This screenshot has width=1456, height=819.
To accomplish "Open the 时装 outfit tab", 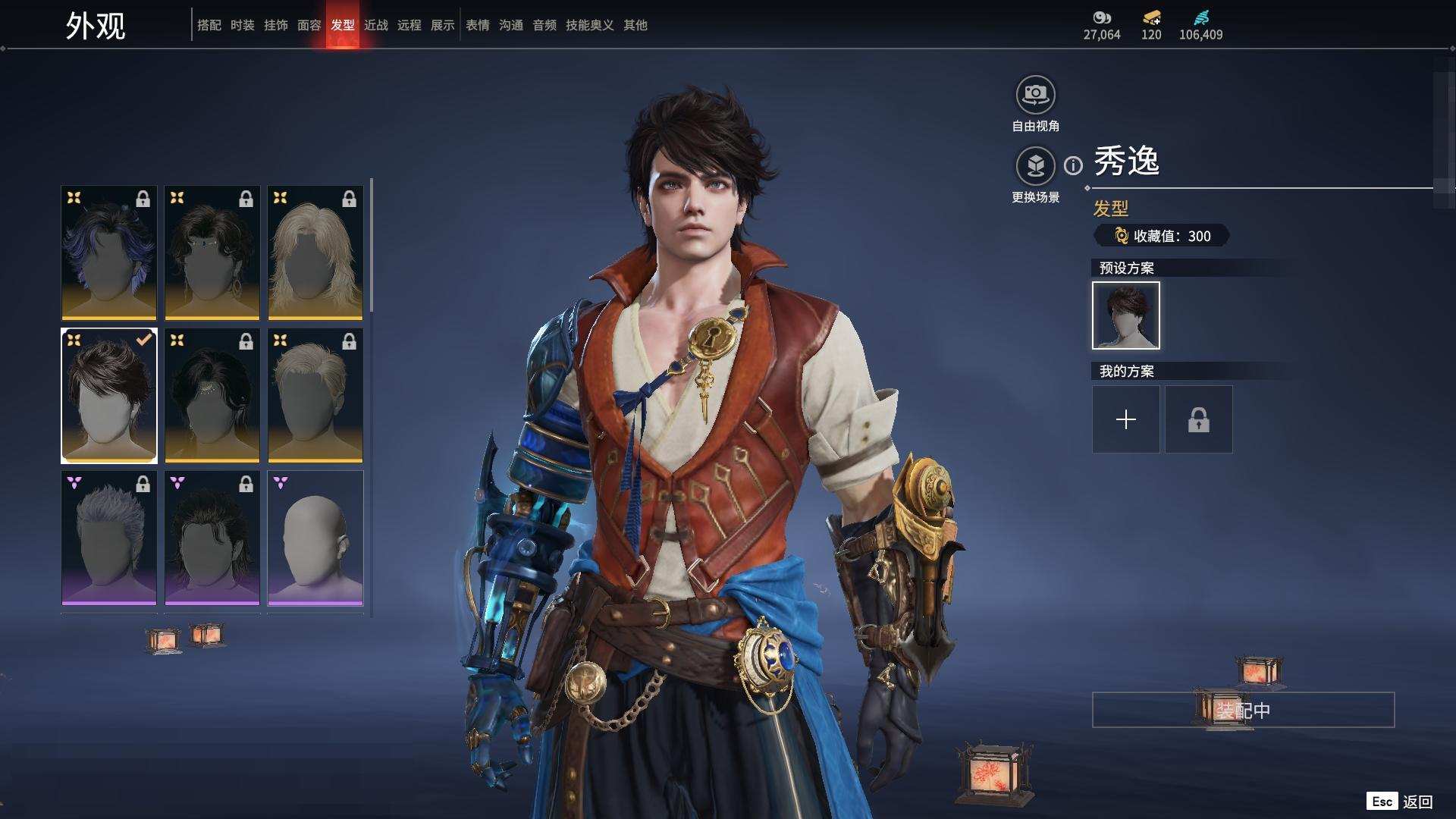I will pos(242,25).
